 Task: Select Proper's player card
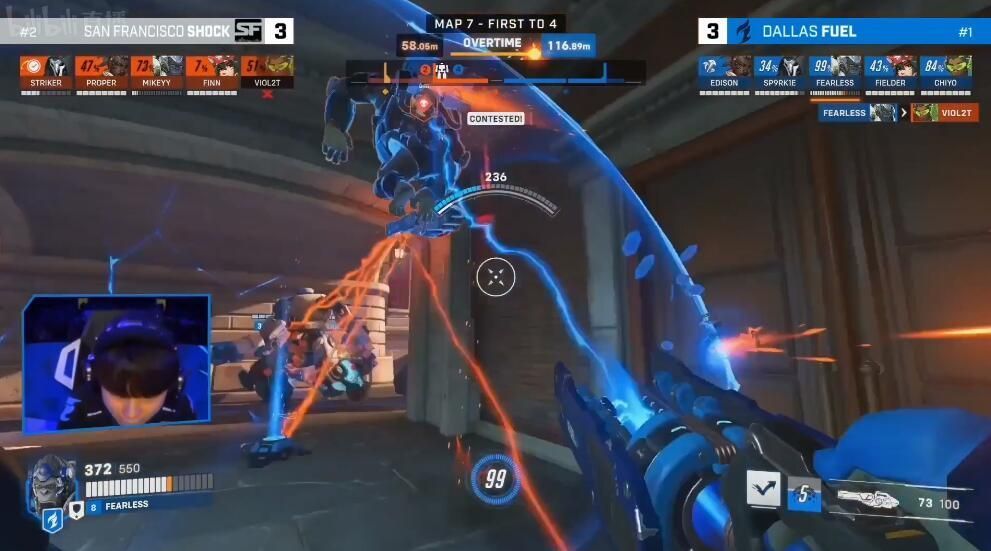point(101,70)
